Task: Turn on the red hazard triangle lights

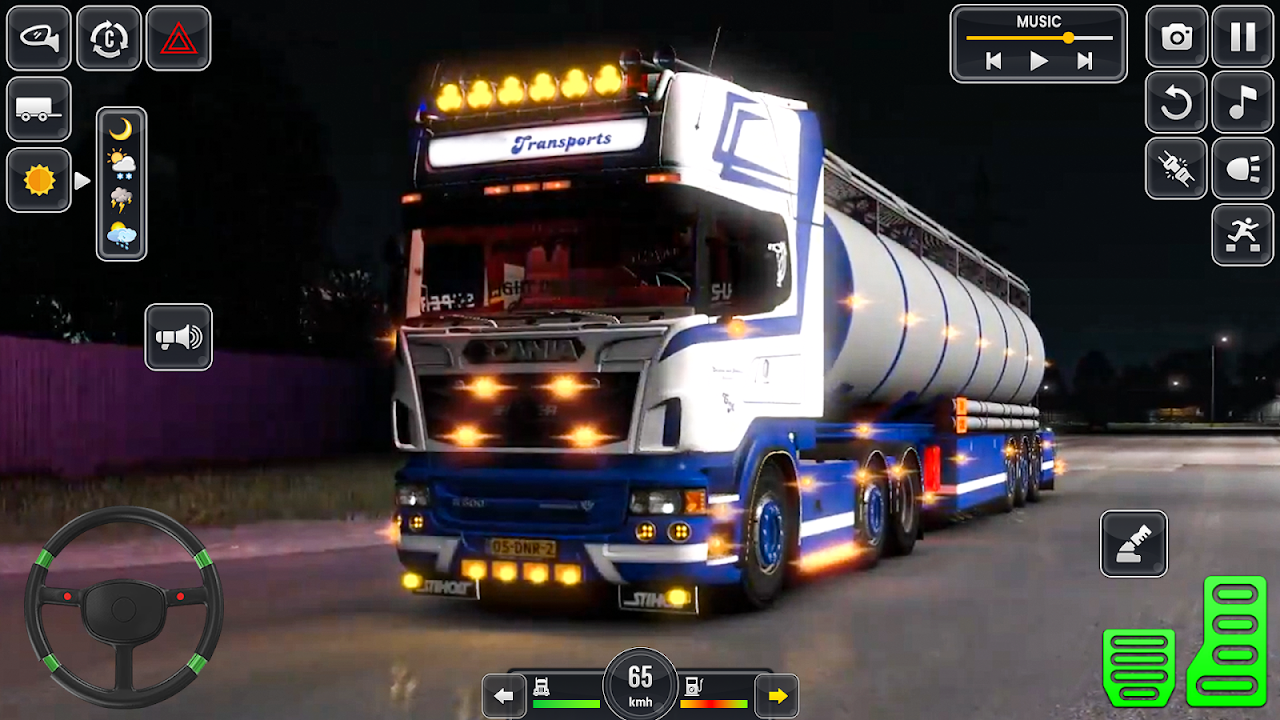Action: pos(178,38)
